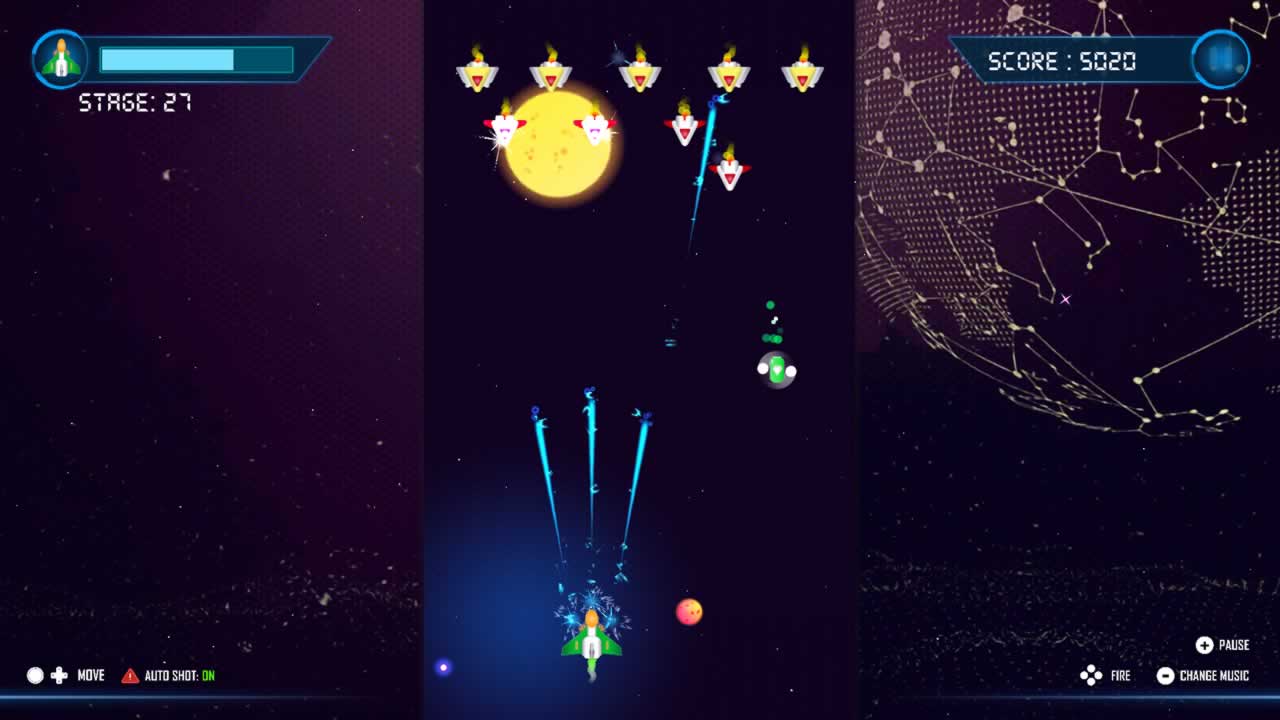Image resolution: width=1280 pixels, height=720 pixels.
Task: Select the Fire gamepad buttons icon
Action: pyautogui.click(x=1090, y=675)
